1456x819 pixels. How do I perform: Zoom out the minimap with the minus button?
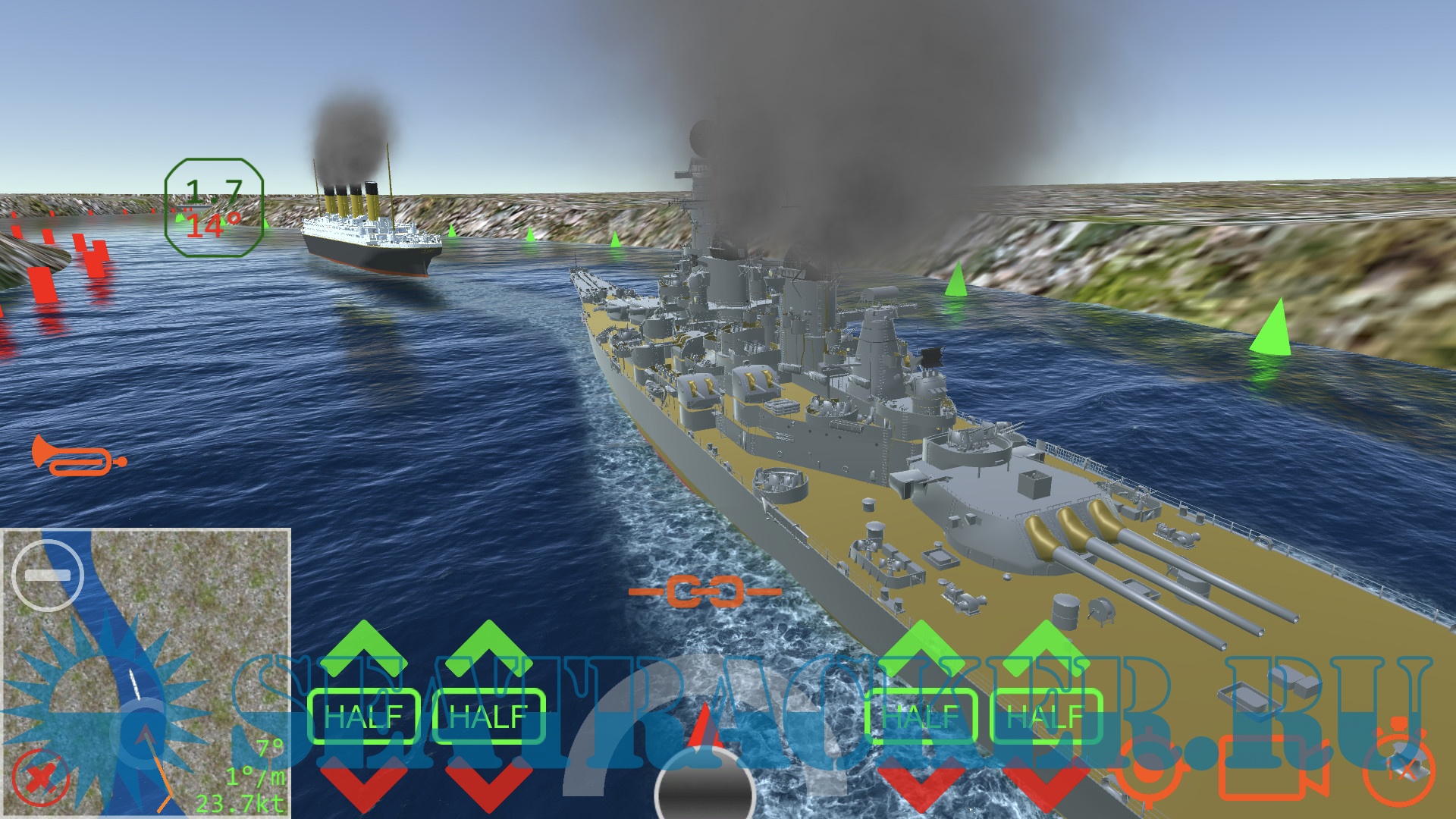(x=49, y=576)
